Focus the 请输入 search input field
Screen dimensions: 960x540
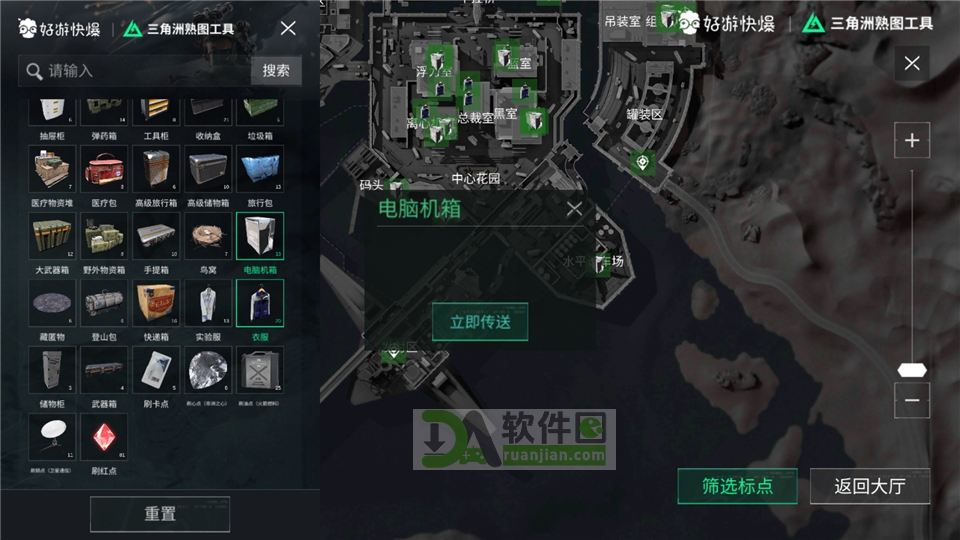(x=140, y=70)
